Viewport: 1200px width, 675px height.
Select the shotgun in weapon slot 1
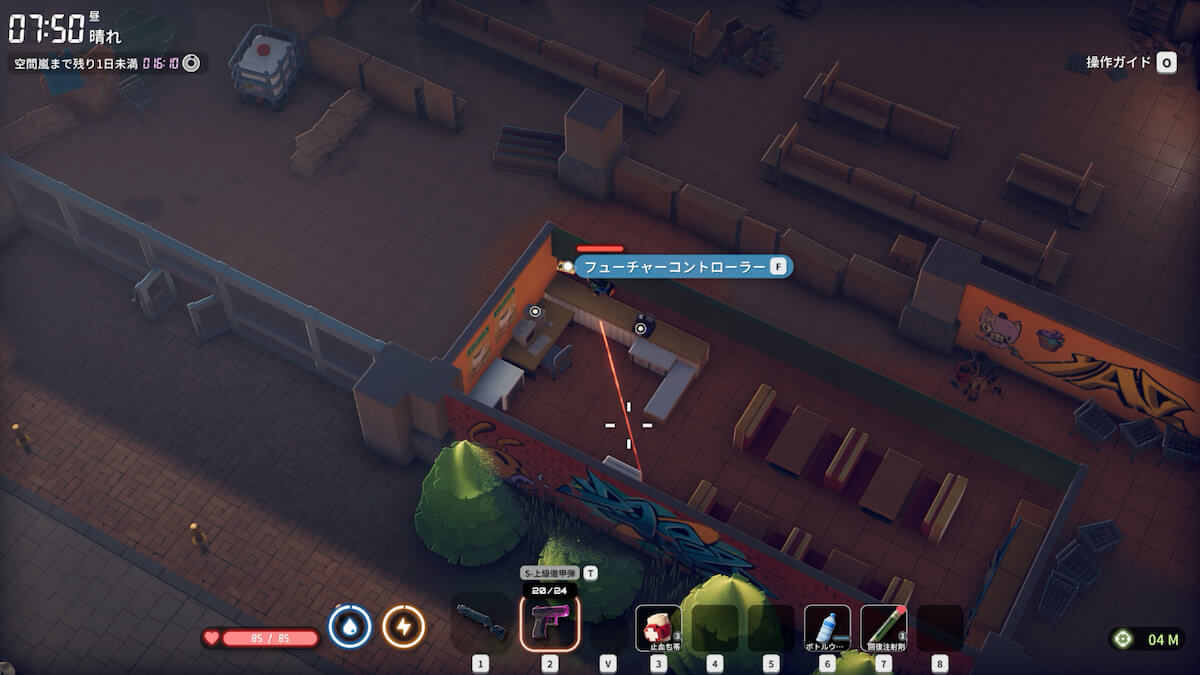[481, 626]
